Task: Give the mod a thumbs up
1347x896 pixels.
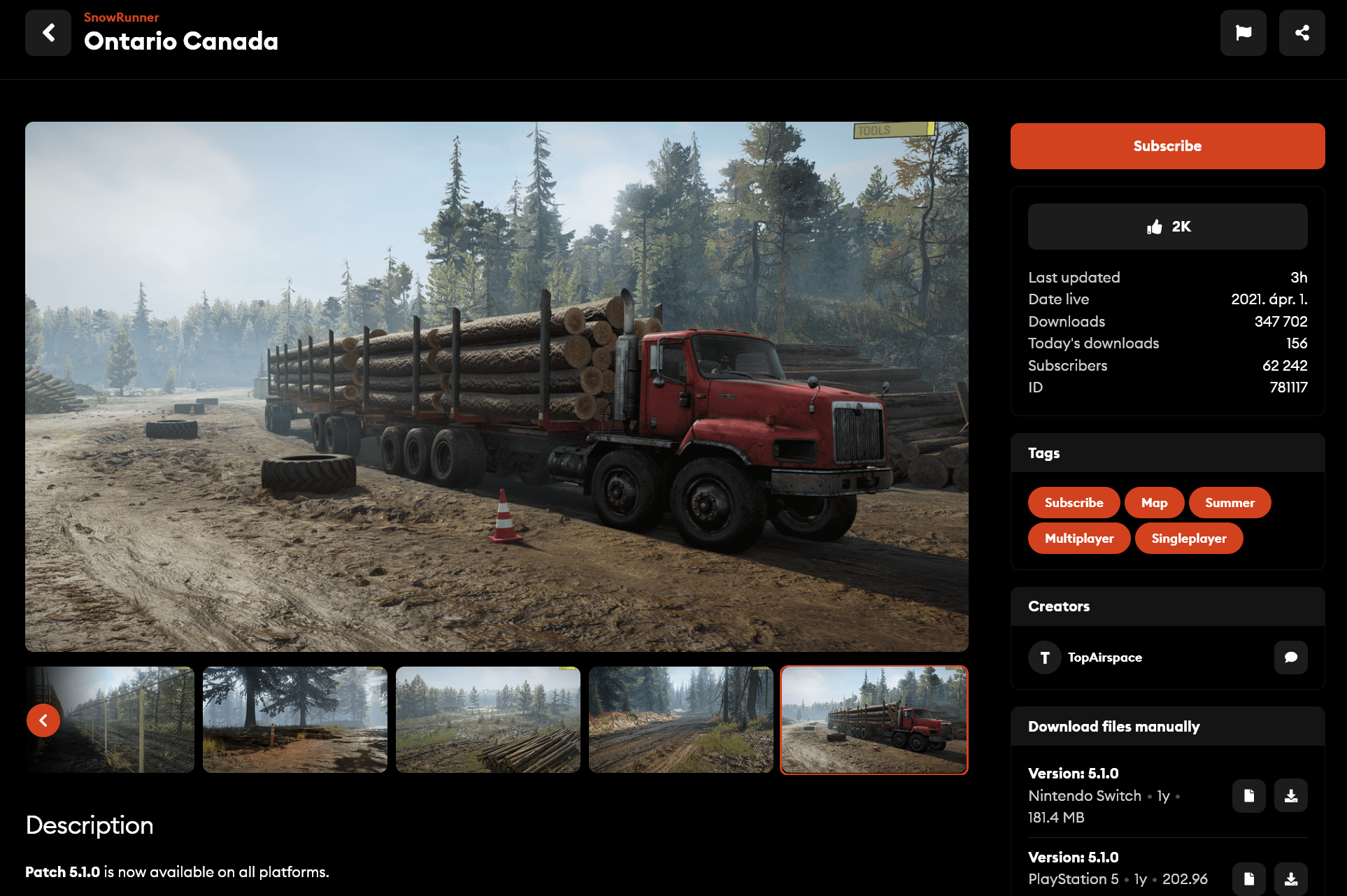Action: point(1167,227)
